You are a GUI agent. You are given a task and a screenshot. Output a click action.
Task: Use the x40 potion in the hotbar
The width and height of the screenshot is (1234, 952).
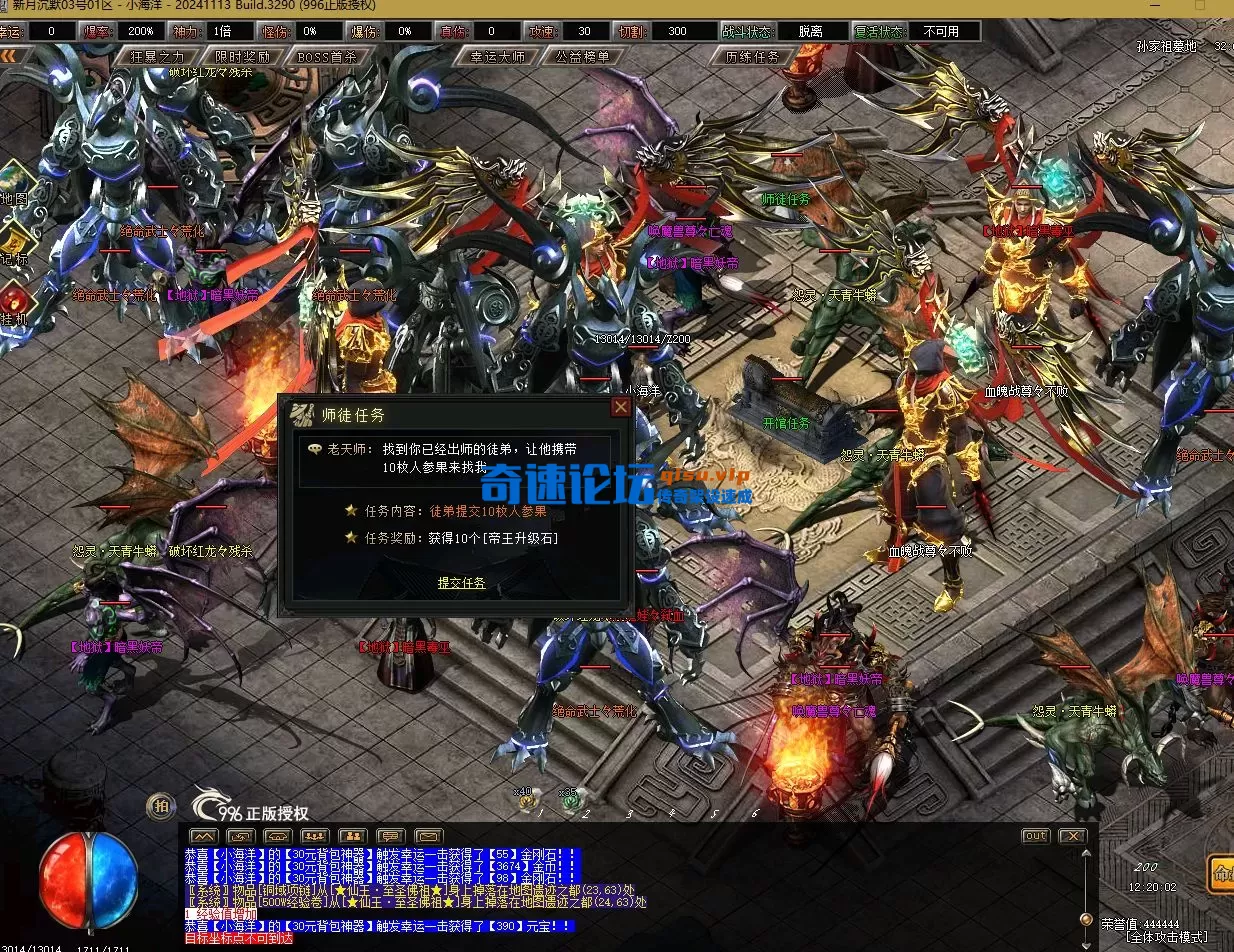click(527, 800)
